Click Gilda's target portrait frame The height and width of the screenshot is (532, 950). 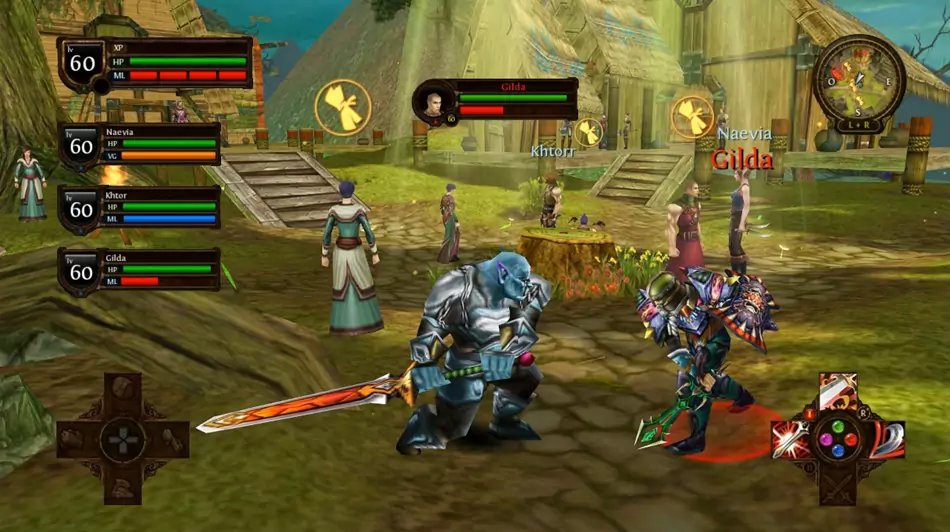[497, 101]
